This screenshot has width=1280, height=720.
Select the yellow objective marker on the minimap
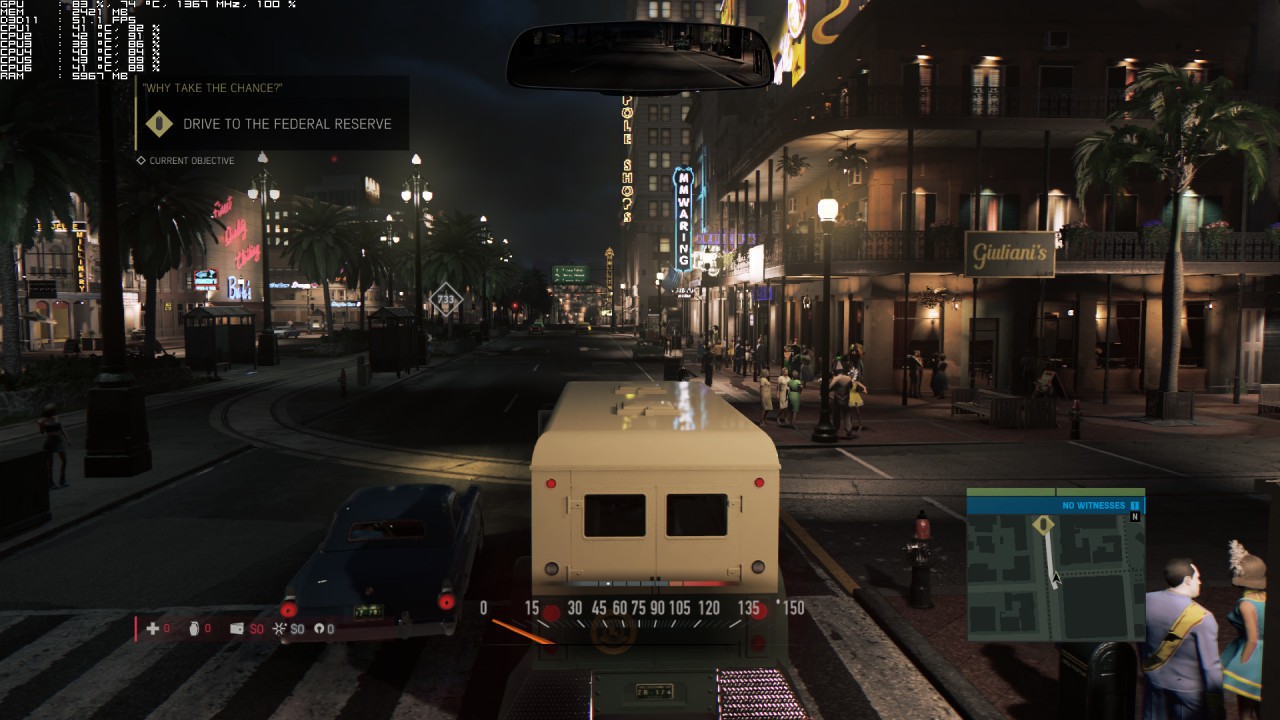pyautogui.click(x=1043, y=525)
